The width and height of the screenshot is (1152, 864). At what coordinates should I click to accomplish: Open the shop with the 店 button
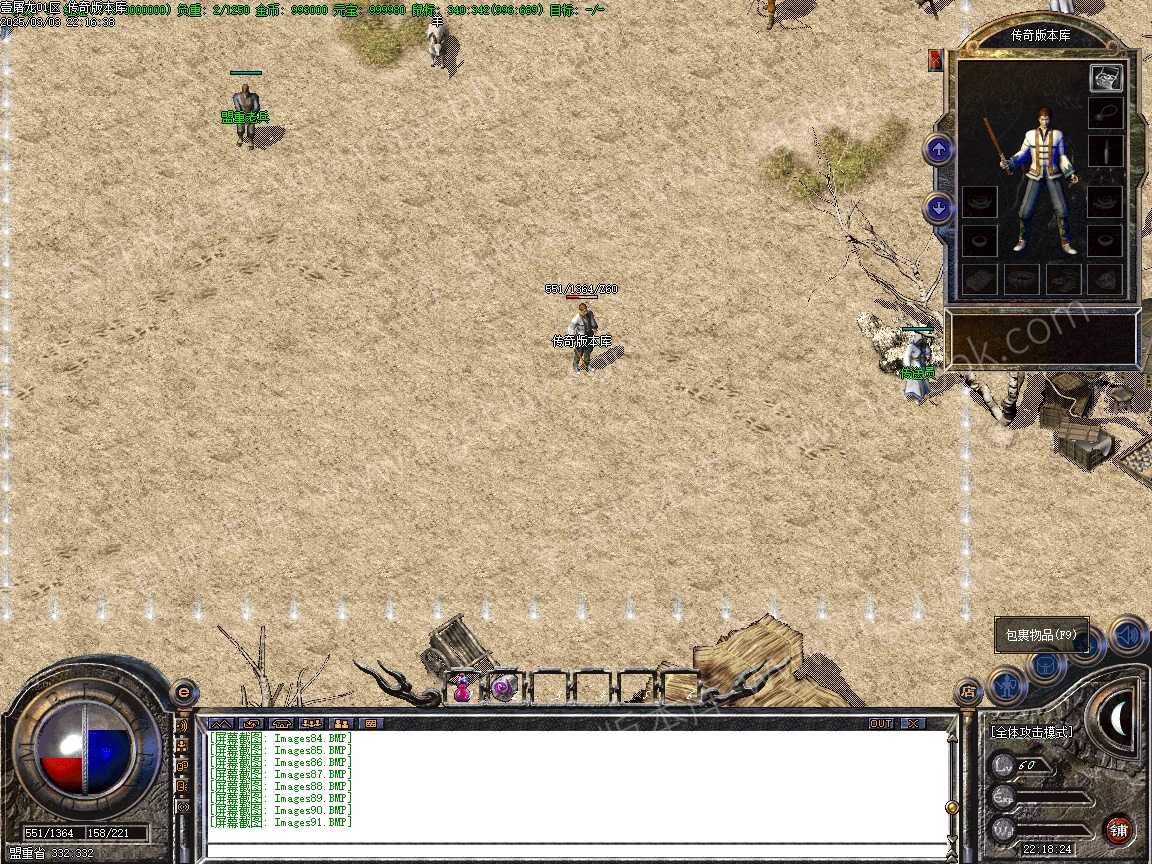click(968, 691)
